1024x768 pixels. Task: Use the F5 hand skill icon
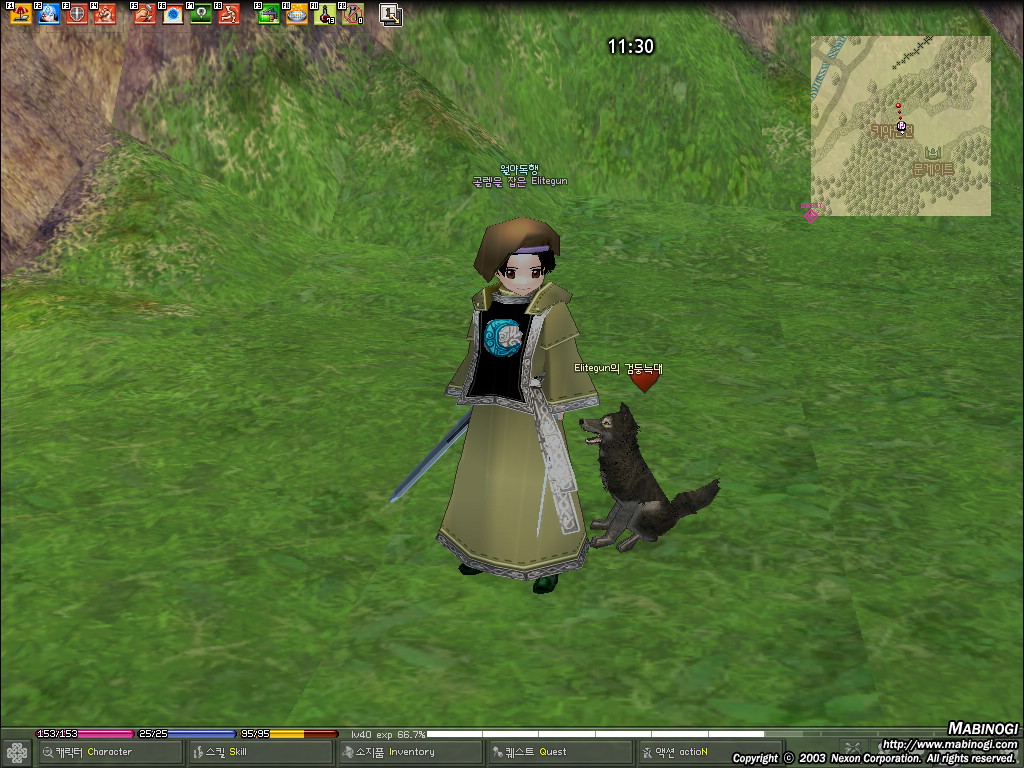145,14
